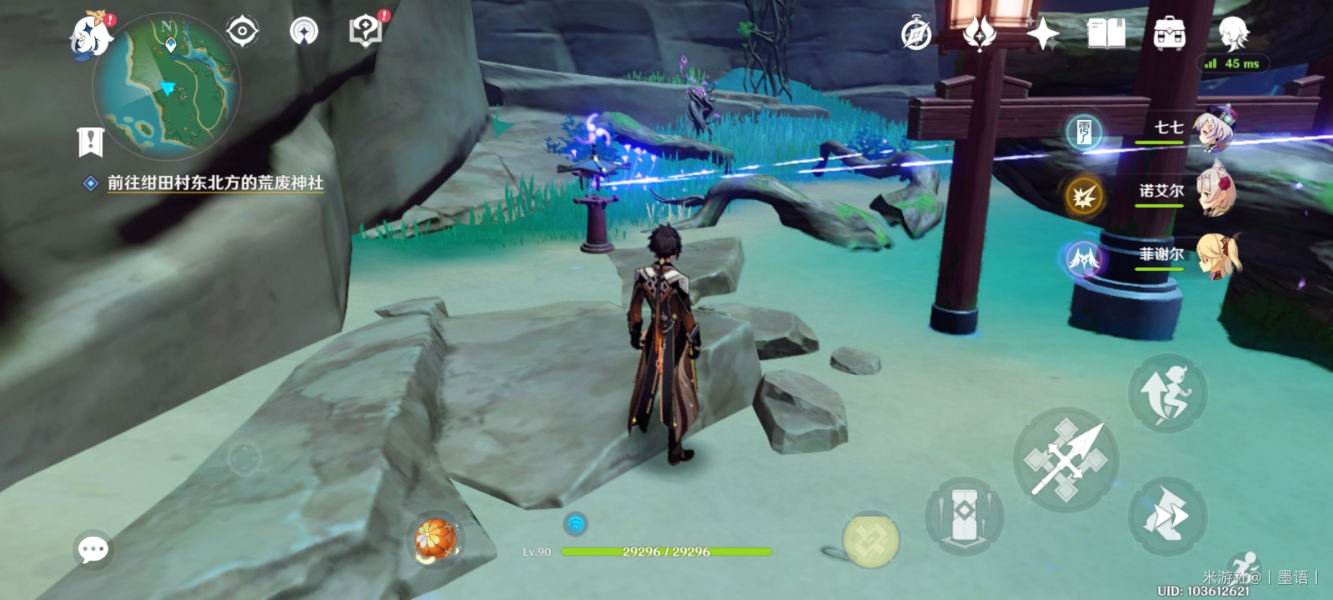Open the book-shaped handbook icon
Image resolution: width=1333 pixels, height=600 pixels.
point(1106,34)
